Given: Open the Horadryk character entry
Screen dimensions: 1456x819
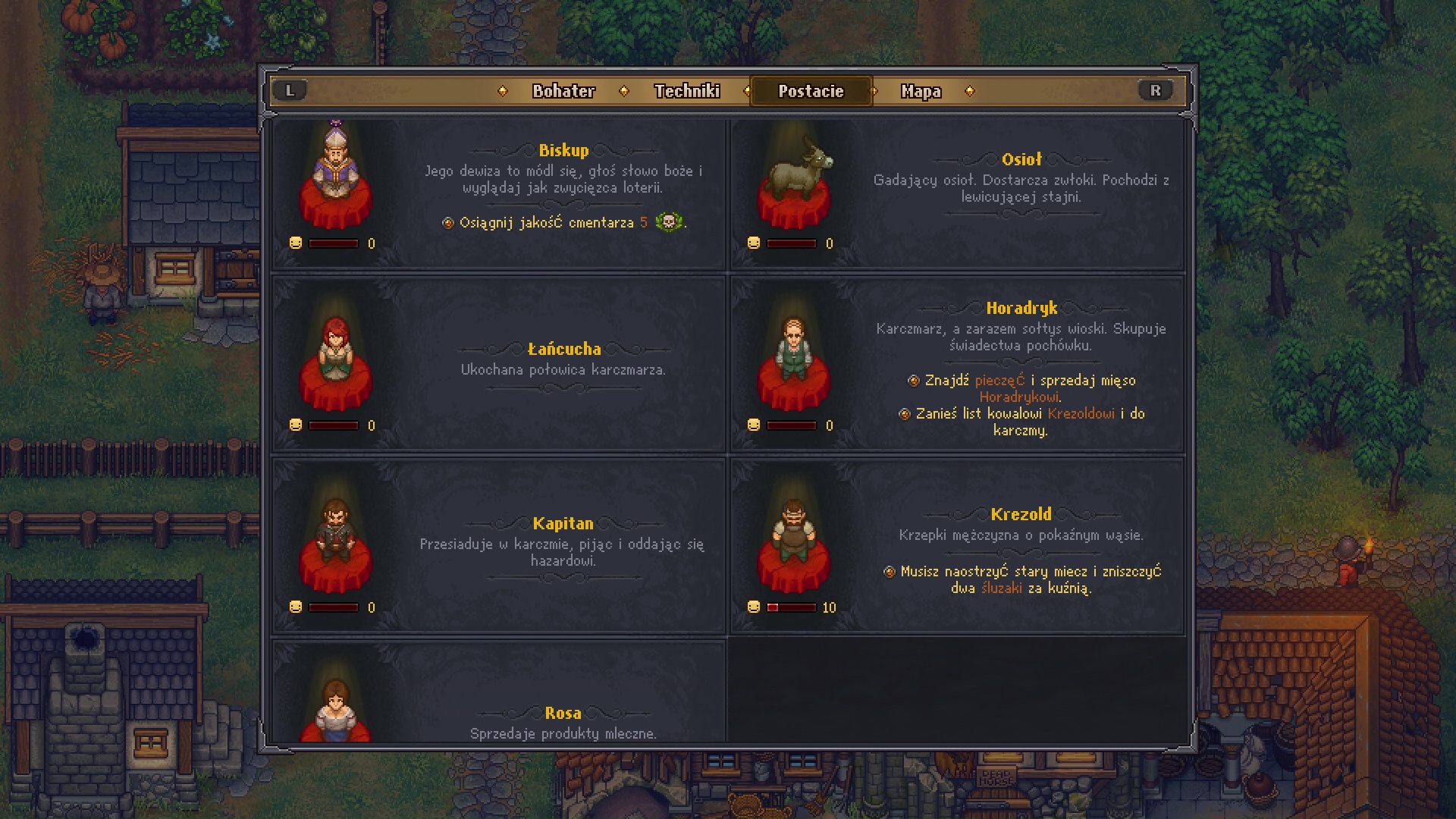Looking at the screenshot, I should (957, 364).
